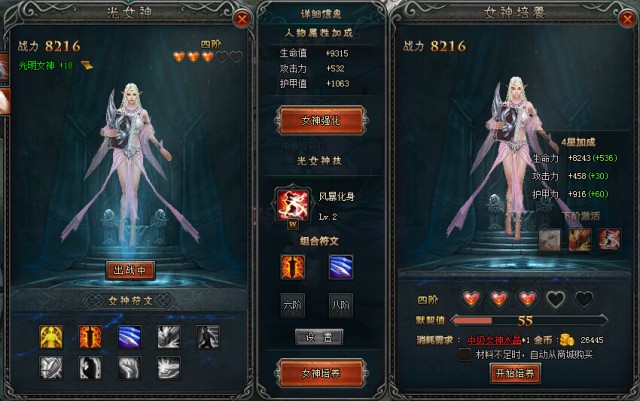Click the 出战中 deploy button

pos(130,269)
